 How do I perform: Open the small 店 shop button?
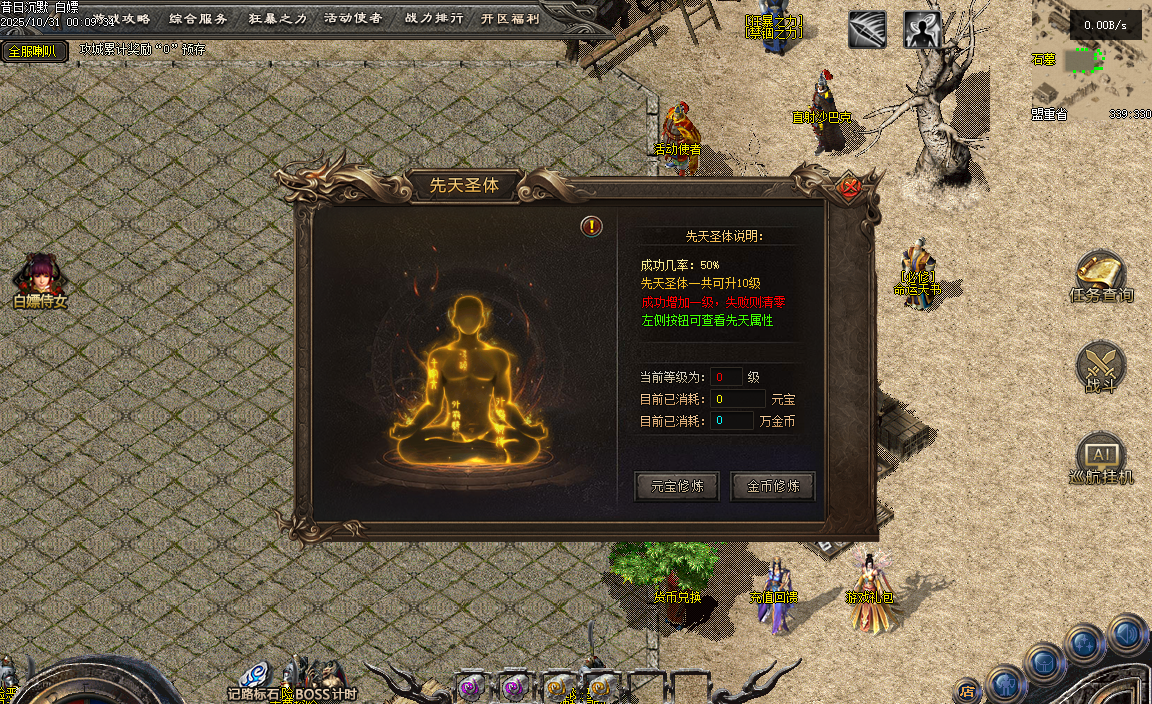click(967, 690)
